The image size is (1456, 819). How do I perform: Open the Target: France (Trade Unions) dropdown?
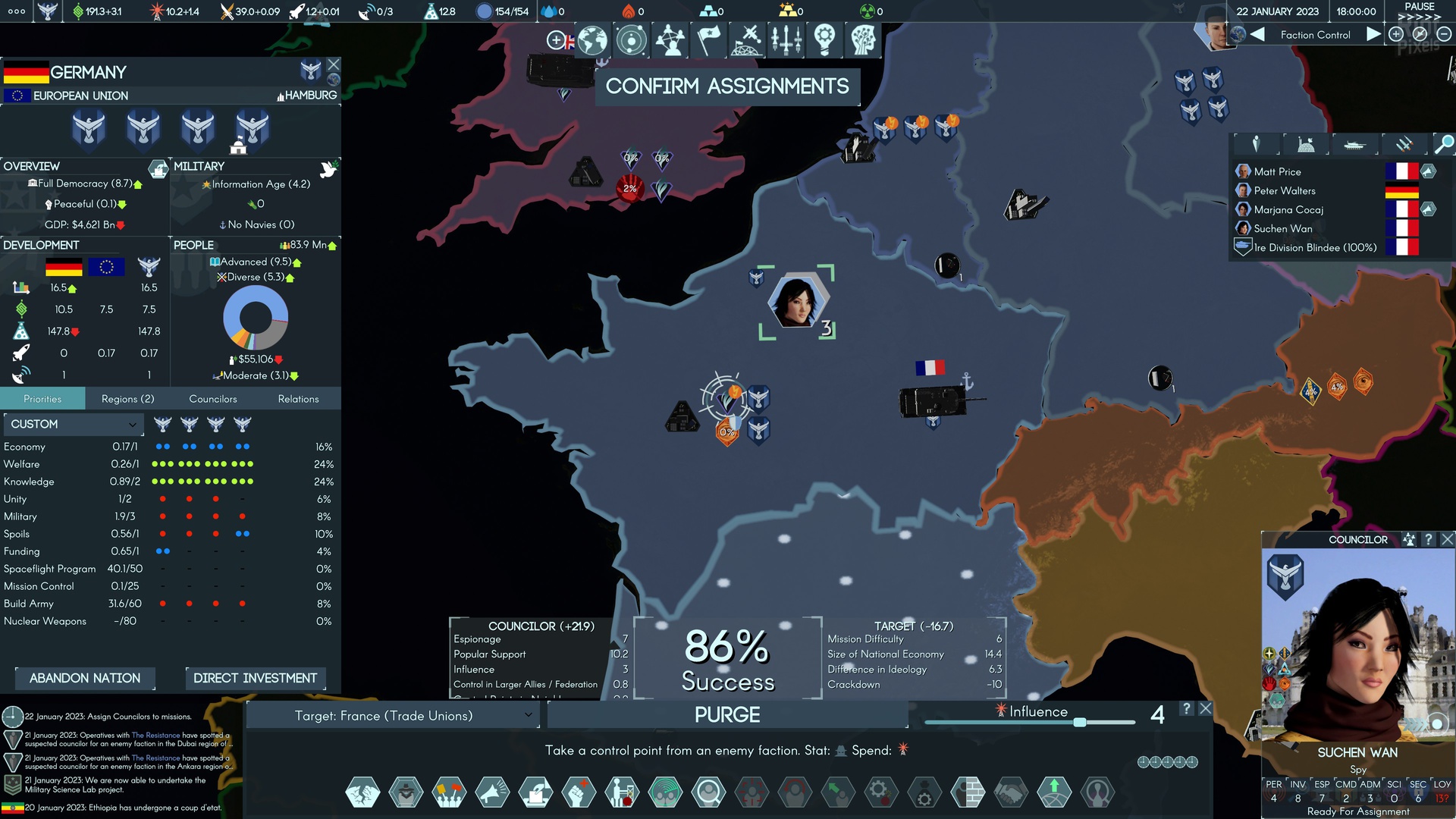click(x=392, y=715)
